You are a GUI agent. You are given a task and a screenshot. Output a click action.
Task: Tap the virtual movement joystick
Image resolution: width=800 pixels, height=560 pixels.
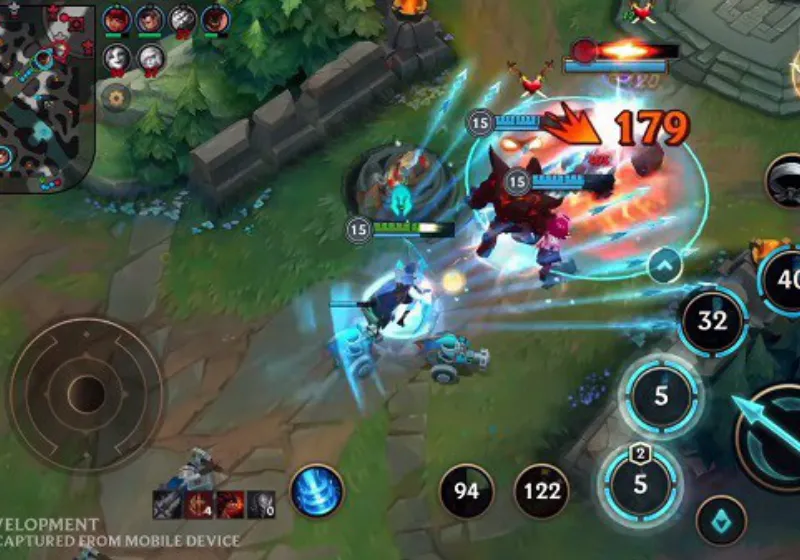[86, 394]
